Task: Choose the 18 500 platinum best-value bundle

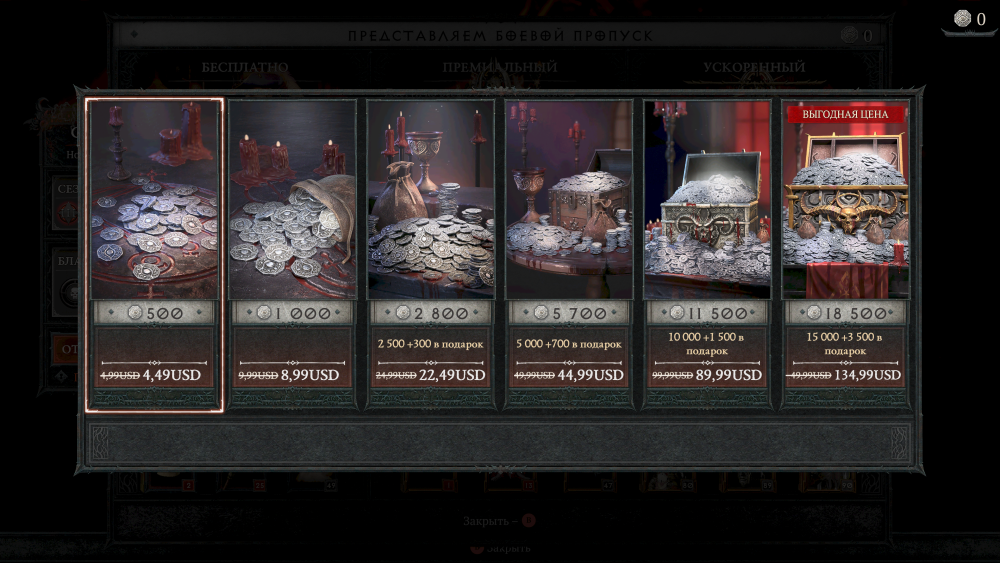Action: 845,253
